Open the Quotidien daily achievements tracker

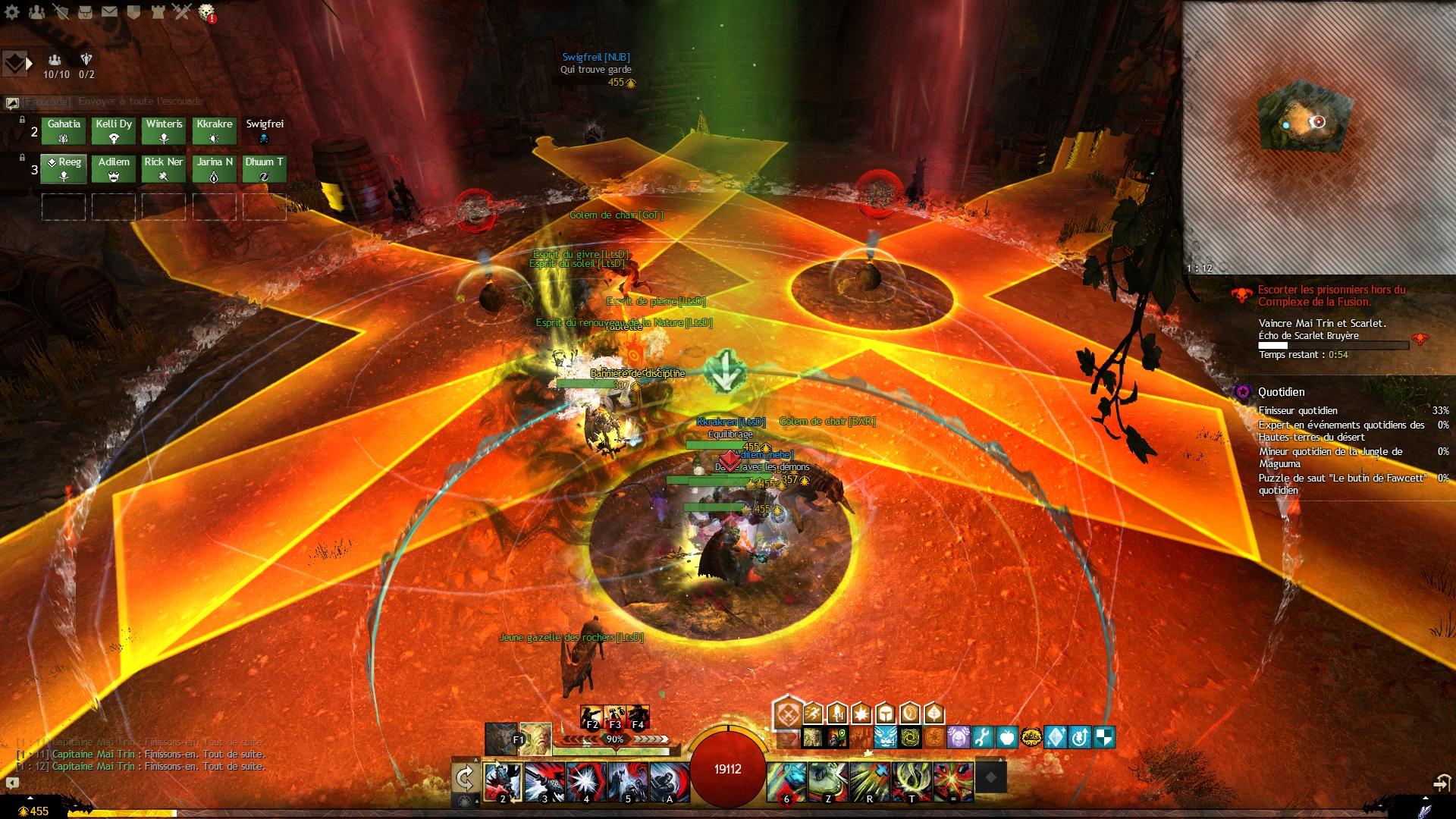1282,392
